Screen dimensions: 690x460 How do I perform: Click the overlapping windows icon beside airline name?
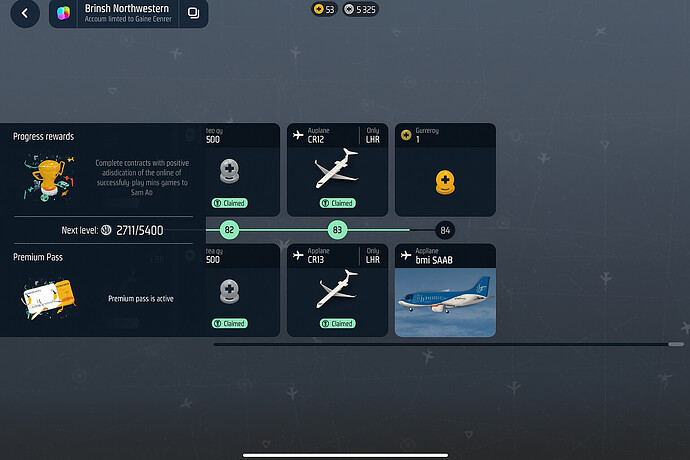pos(193,14)
